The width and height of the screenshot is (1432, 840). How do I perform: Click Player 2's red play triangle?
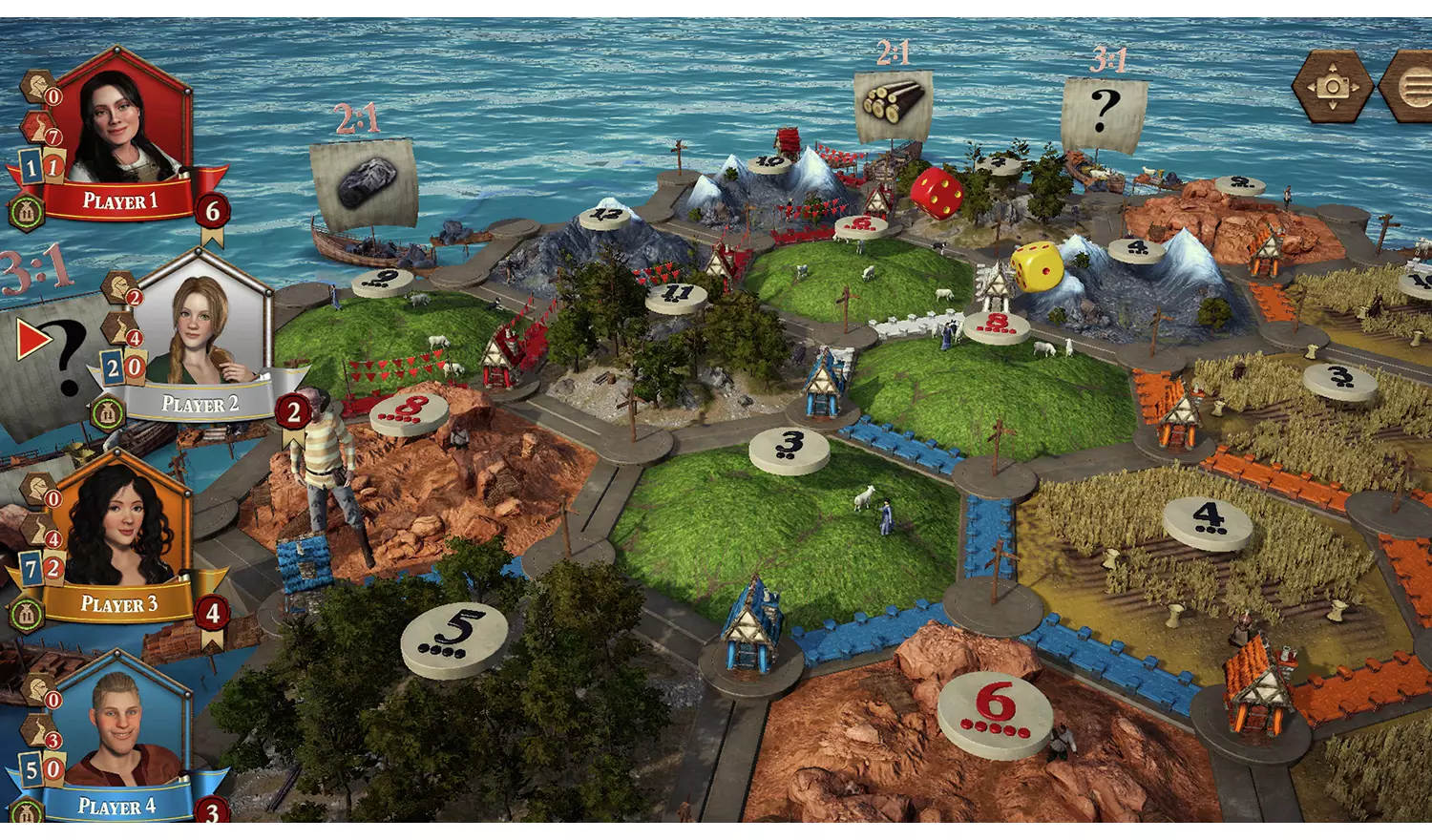(33, 339)
